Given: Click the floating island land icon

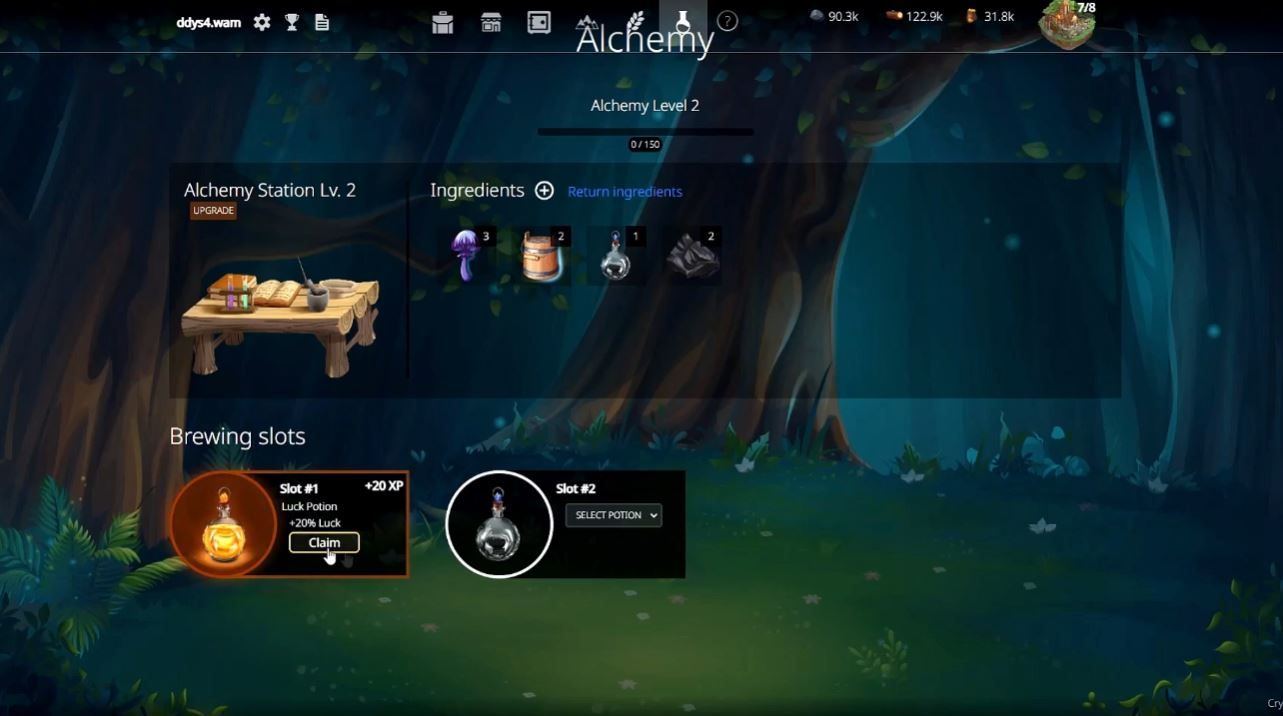Looking at the screenshot, I should pyautogui.click(x=1066, y=24).
